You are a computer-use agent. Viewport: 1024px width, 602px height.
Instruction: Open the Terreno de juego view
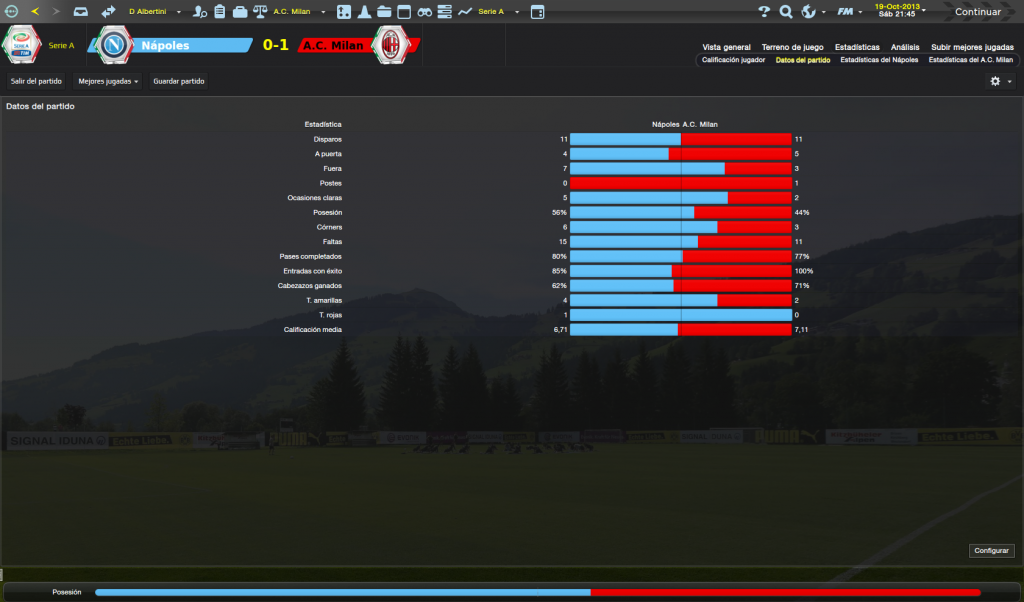(792, 47)
